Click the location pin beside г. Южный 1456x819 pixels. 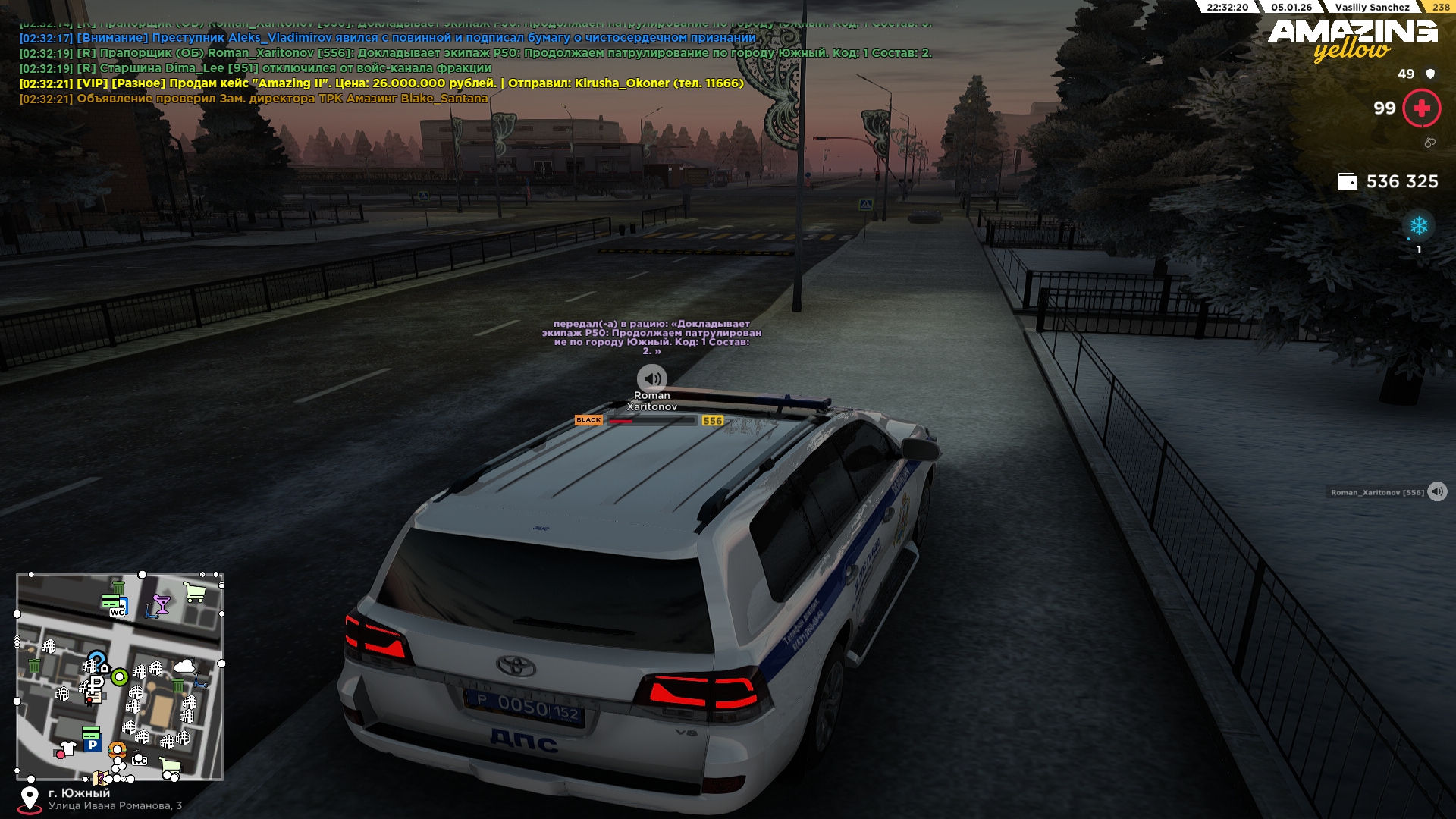(x=30, y=798)
